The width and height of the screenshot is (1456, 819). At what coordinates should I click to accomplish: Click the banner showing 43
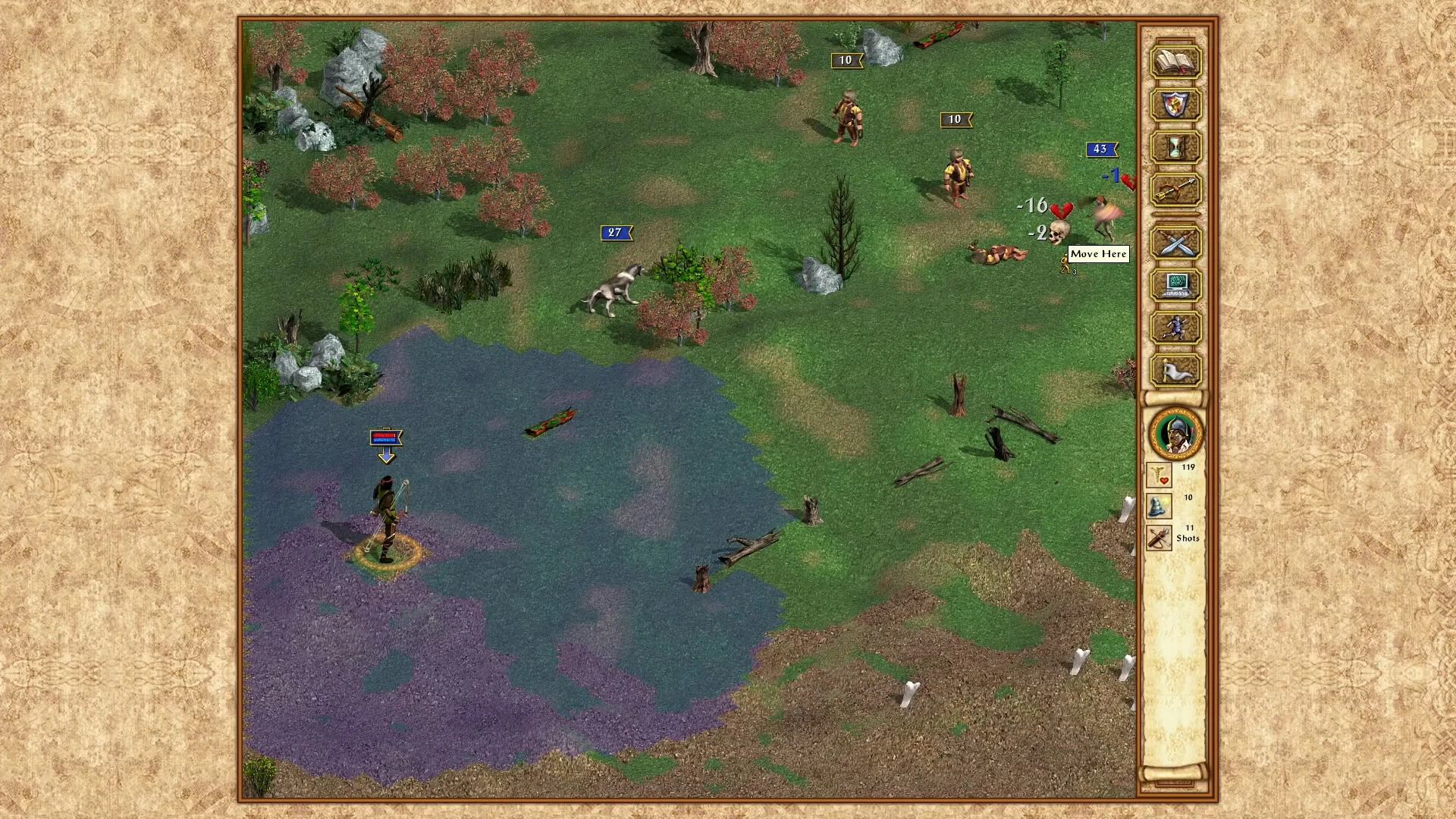(x=1101, y=149)
